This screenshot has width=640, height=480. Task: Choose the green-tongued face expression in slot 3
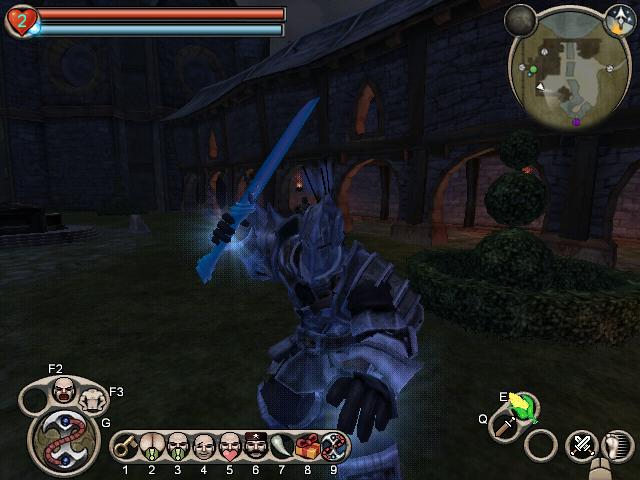click(178, 445)
